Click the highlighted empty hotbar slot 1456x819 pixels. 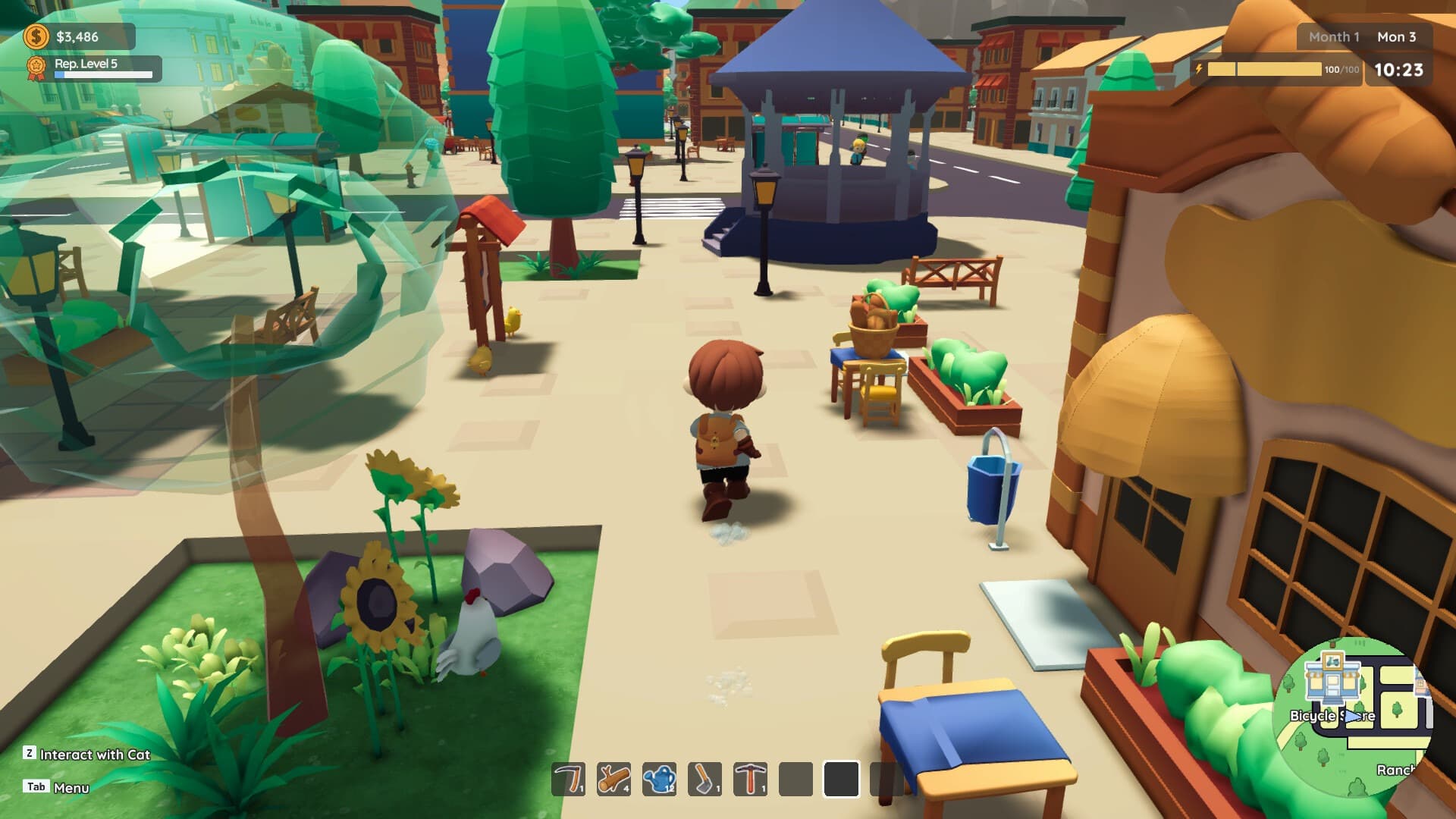click(841, 779)
